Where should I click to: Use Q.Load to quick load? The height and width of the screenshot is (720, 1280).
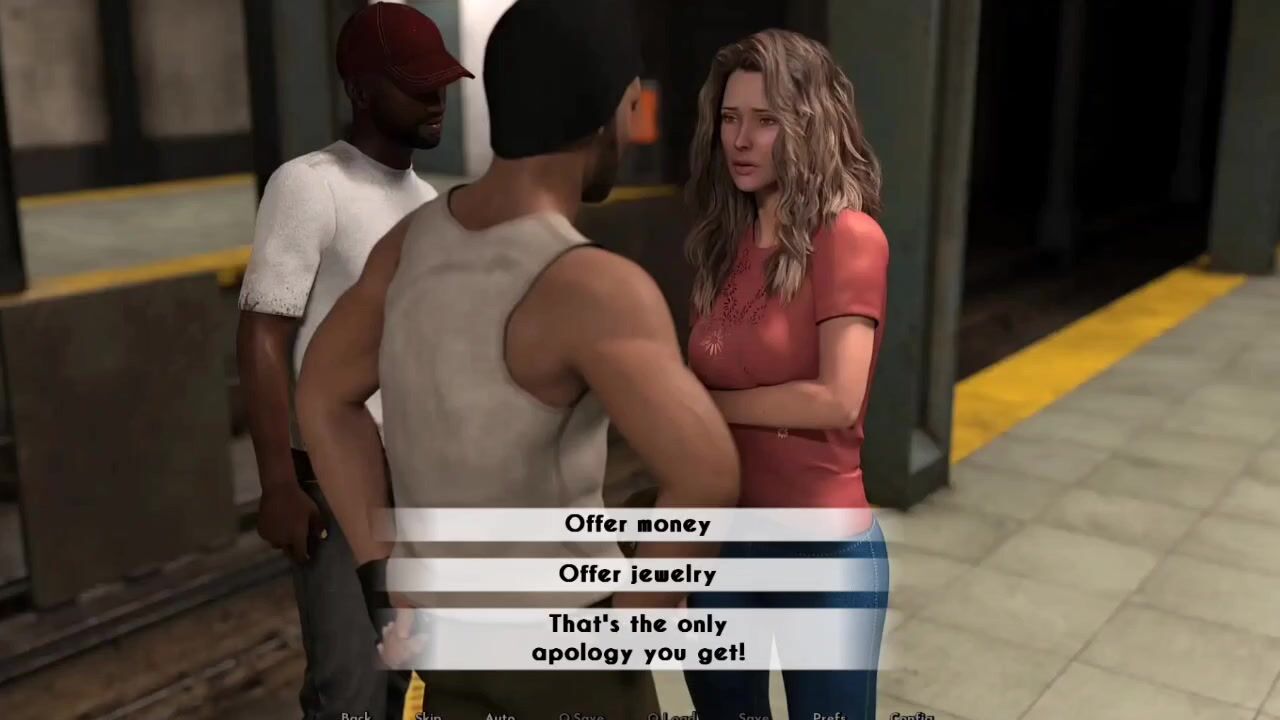pyautogui.click(x=672, y=716)
